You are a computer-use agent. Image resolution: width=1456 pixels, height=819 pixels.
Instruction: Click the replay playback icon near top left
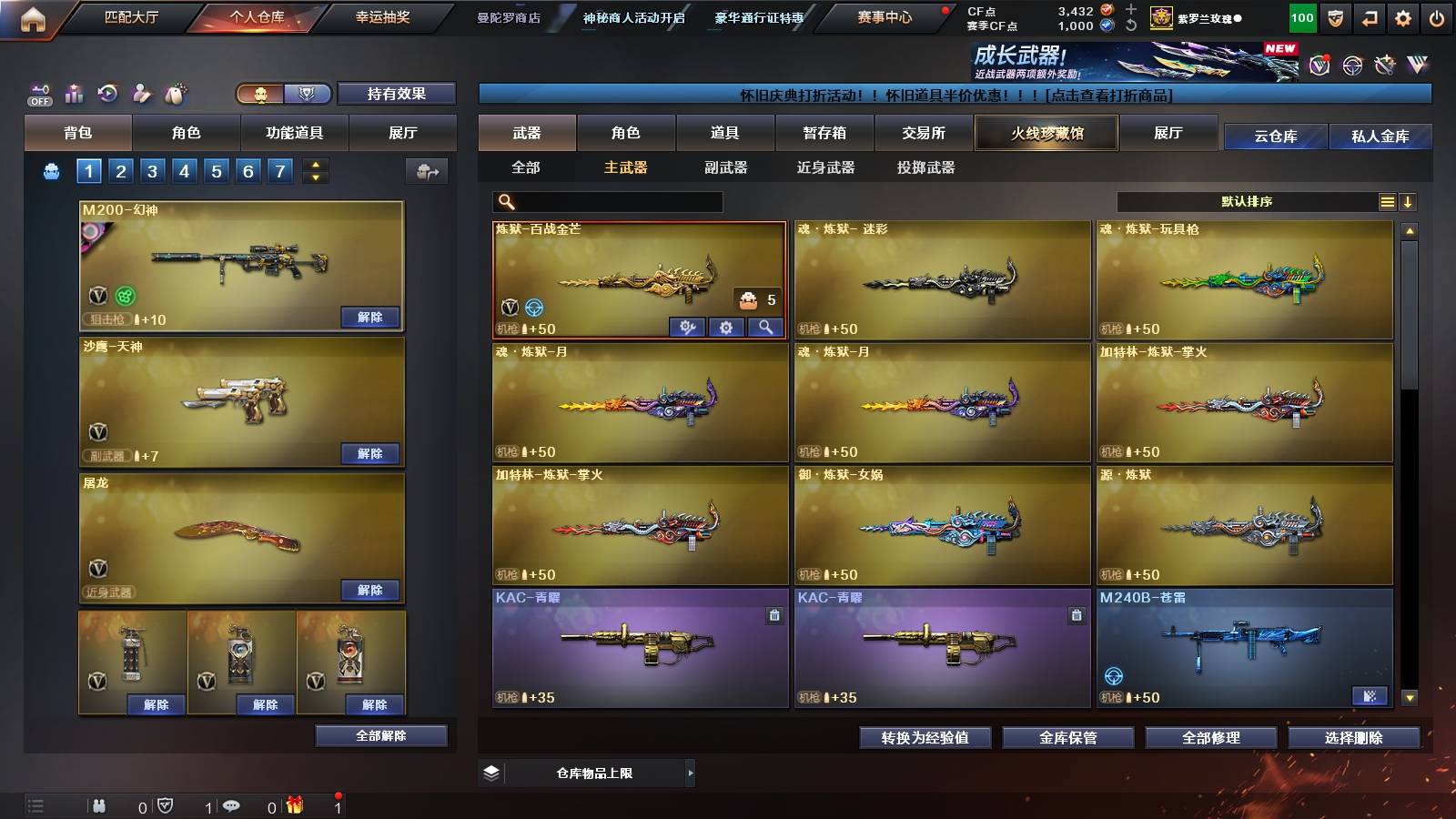108,91
